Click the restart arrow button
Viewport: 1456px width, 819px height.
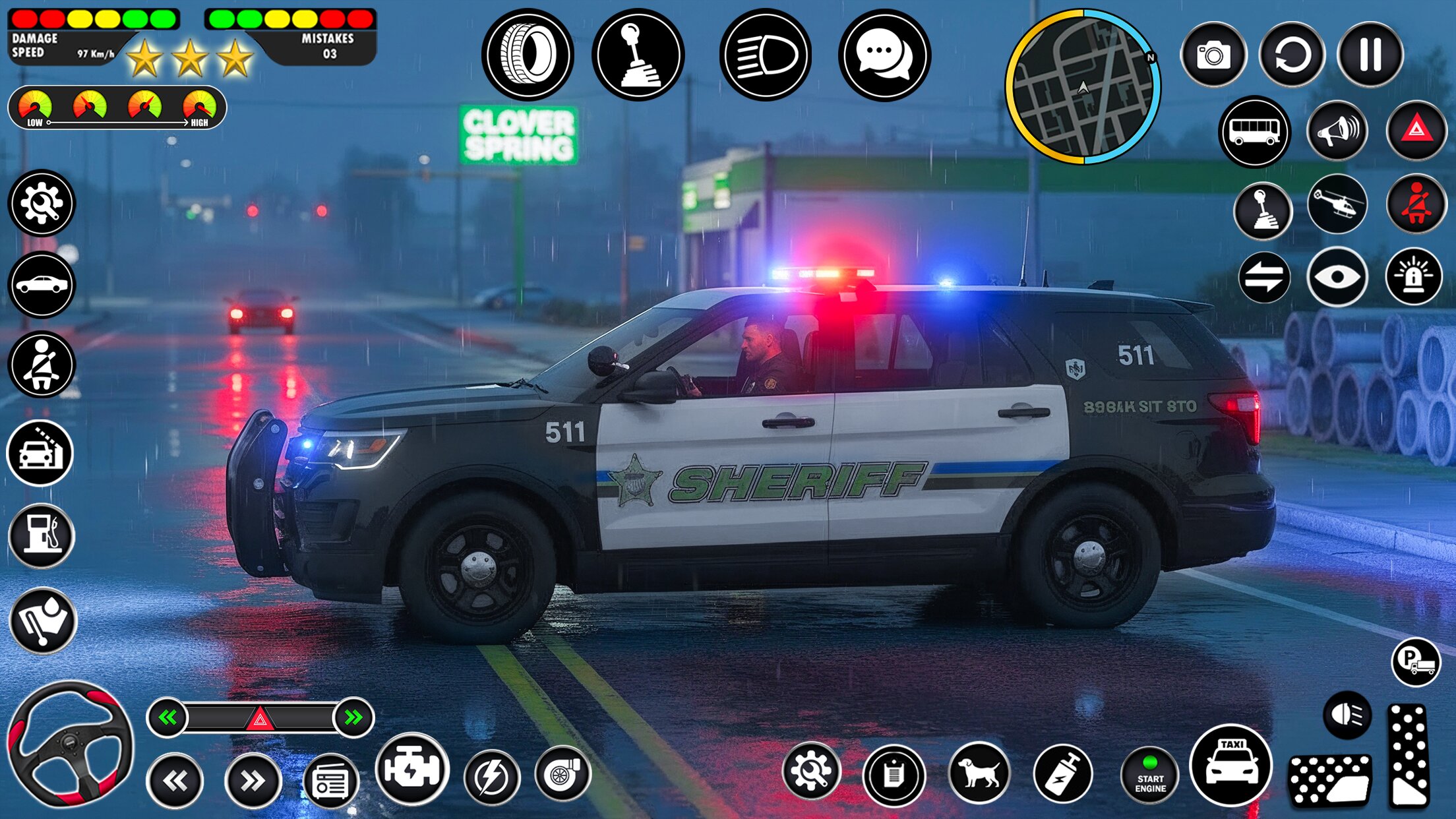(1292, 54)
